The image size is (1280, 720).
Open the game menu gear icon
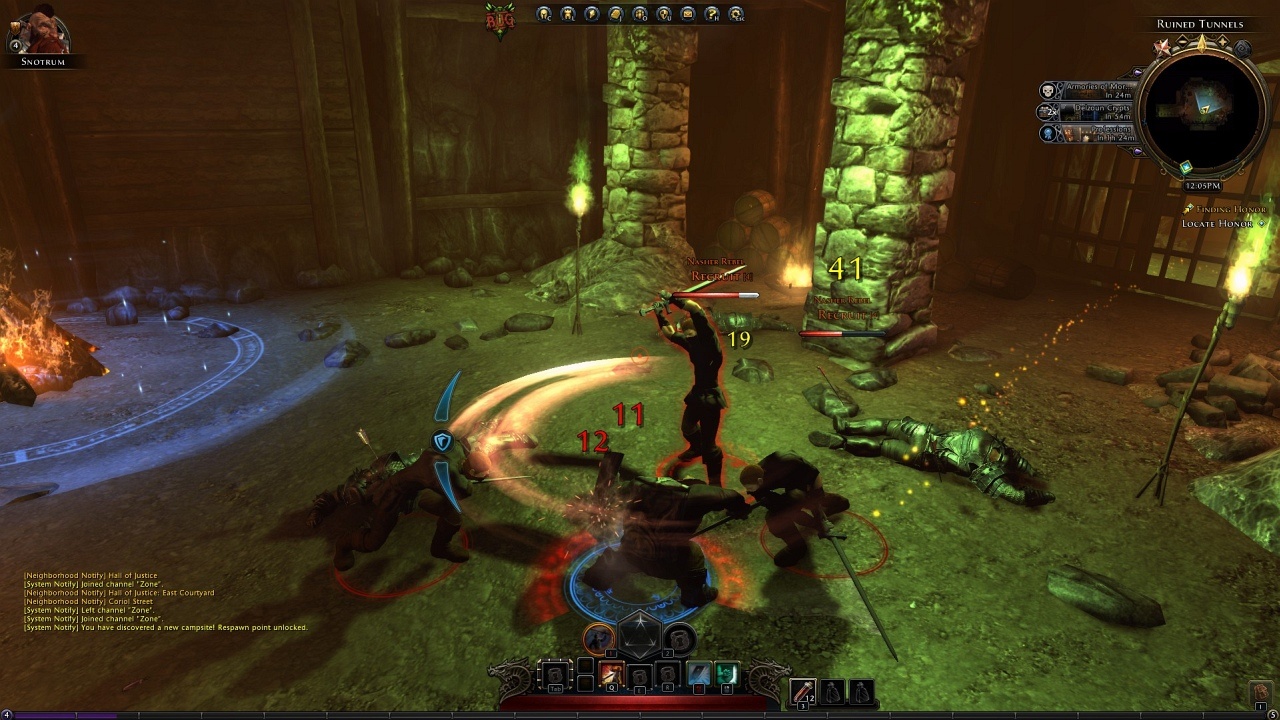click(x=736, y=14)
